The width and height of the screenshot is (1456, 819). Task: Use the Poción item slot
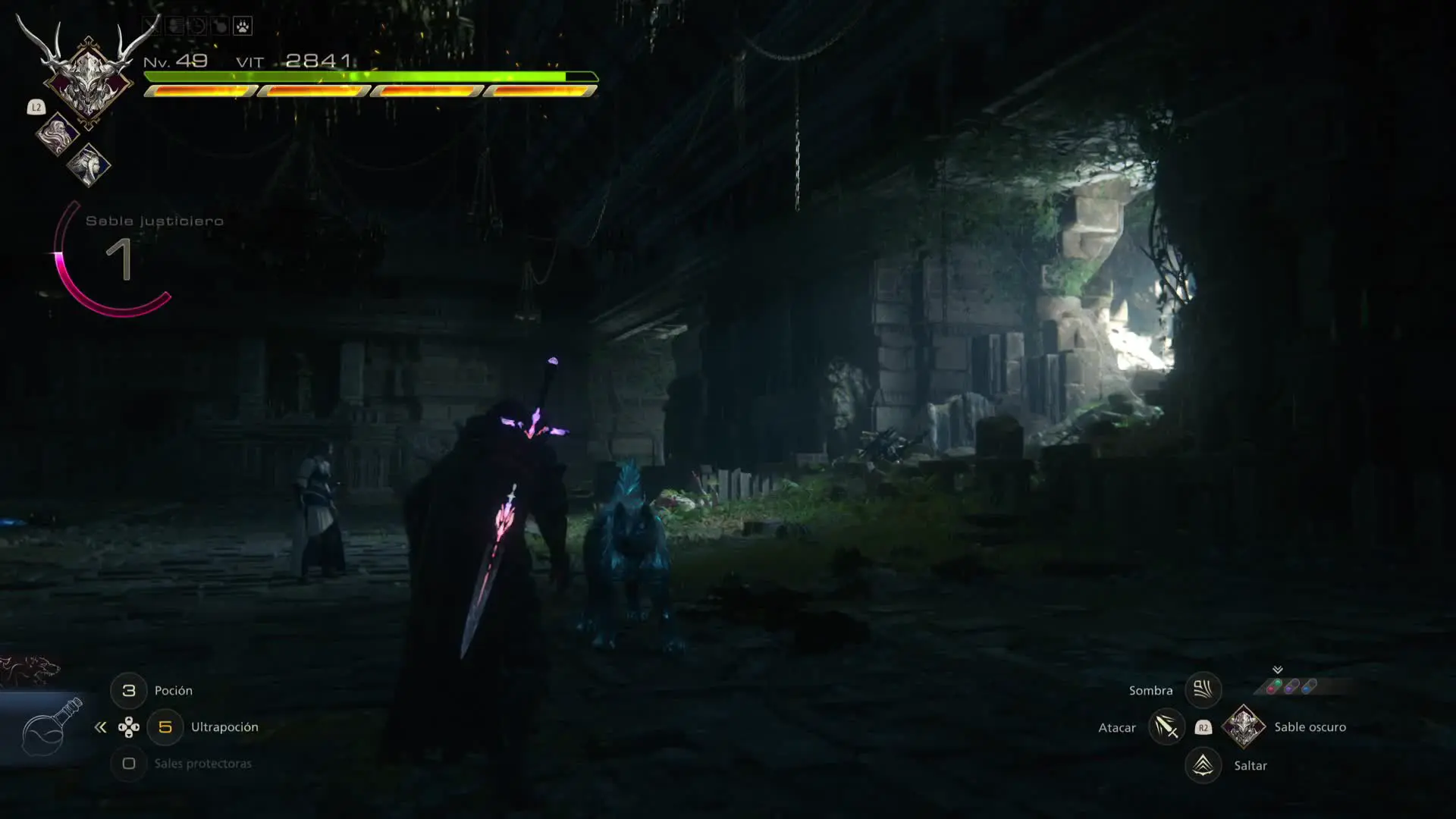pyautogui.click(x=129, y=691)
